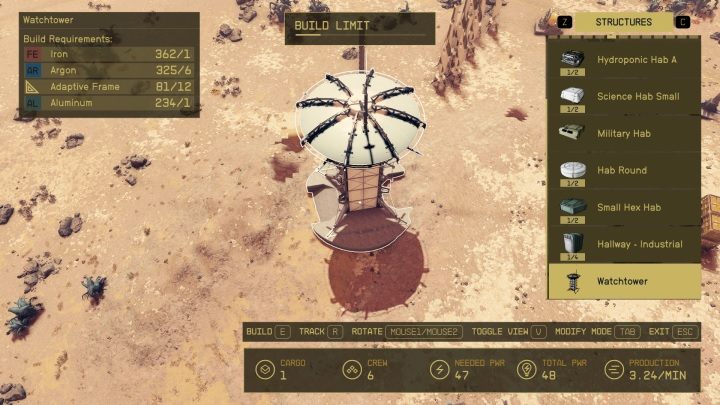
Task: Choose the Science Hab Small entry
Action: point(625,97)
